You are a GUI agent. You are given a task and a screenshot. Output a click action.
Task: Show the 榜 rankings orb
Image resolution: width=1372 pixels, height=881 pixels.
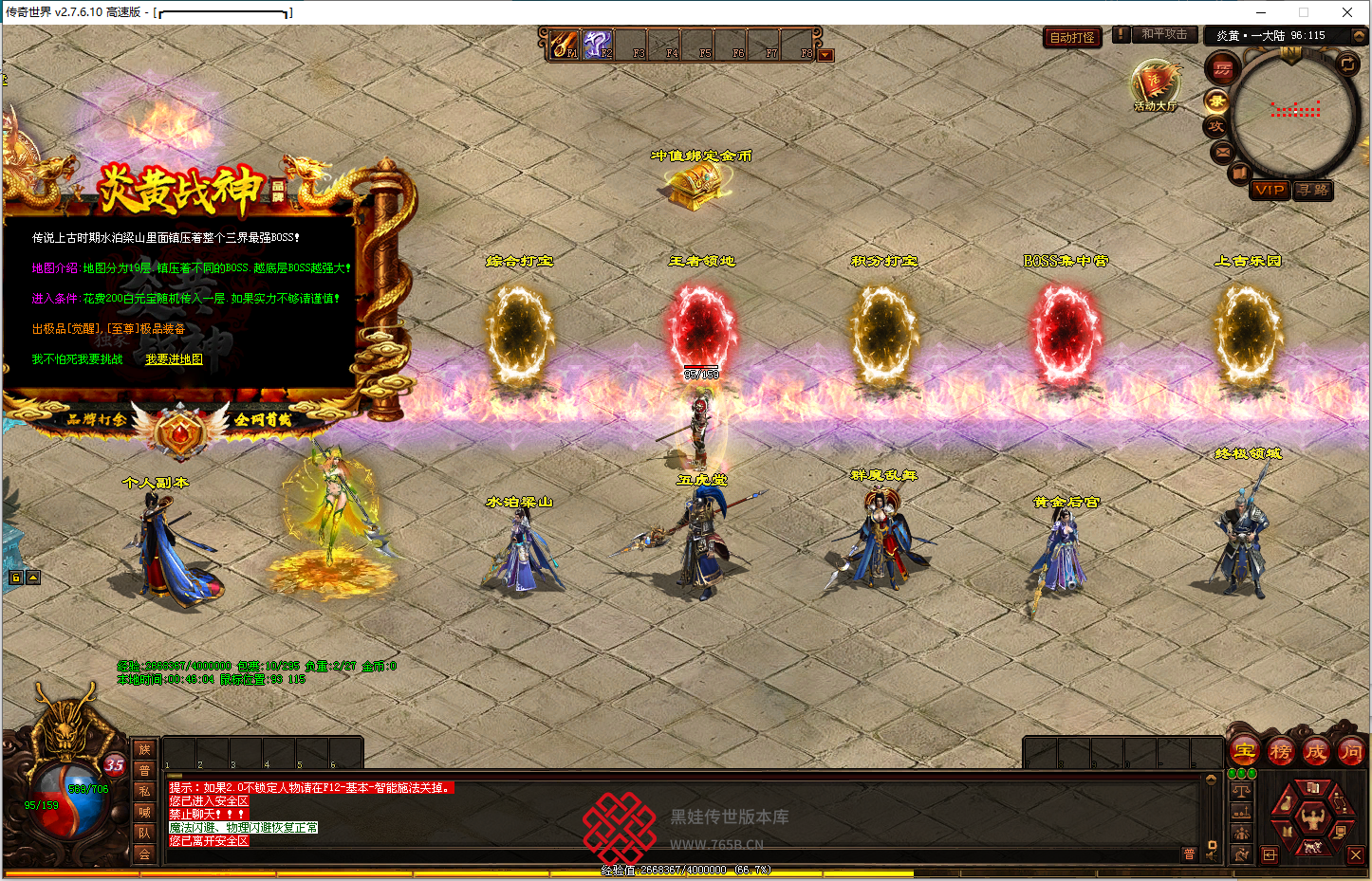[x=1280, y=752]
